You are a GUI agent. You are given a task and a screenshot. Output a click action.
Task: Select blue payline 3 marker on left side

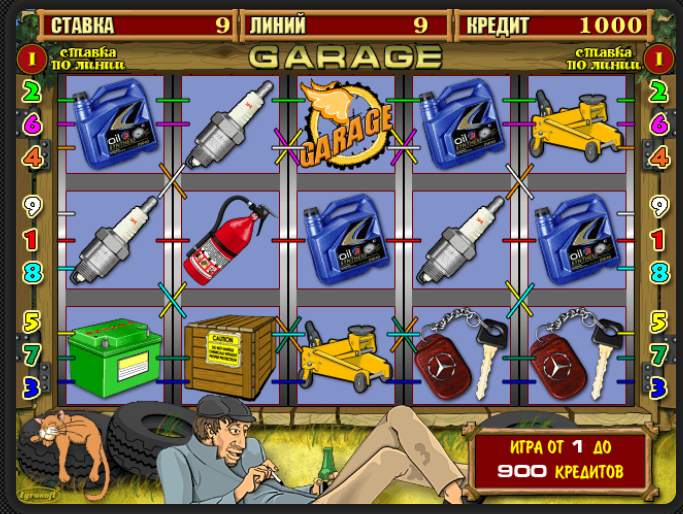point(31,385)
